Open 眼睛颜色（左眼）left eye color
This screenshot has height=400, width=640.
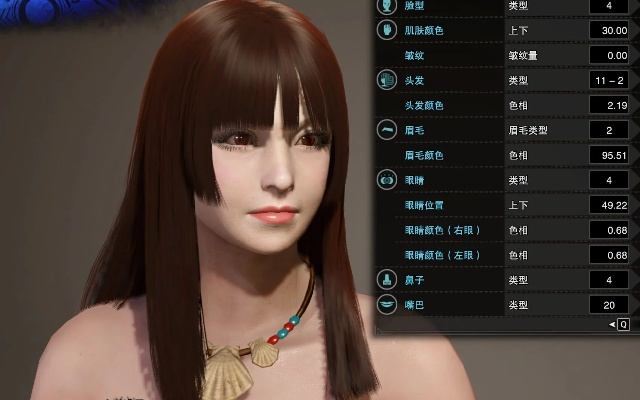tap(443, 255)
